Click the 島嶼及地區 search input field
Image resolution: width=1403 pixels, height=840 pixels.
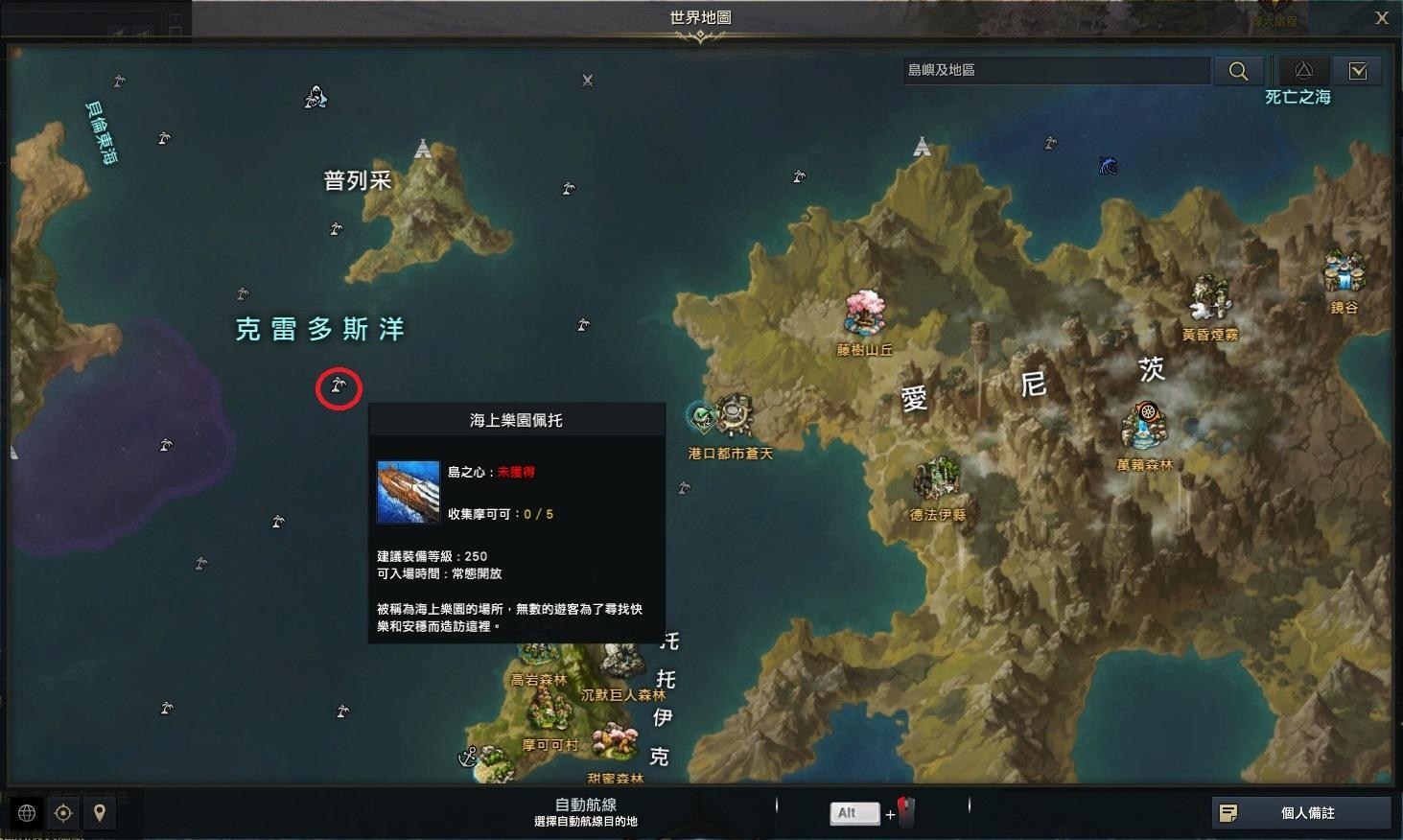[x=1055, y=69]
